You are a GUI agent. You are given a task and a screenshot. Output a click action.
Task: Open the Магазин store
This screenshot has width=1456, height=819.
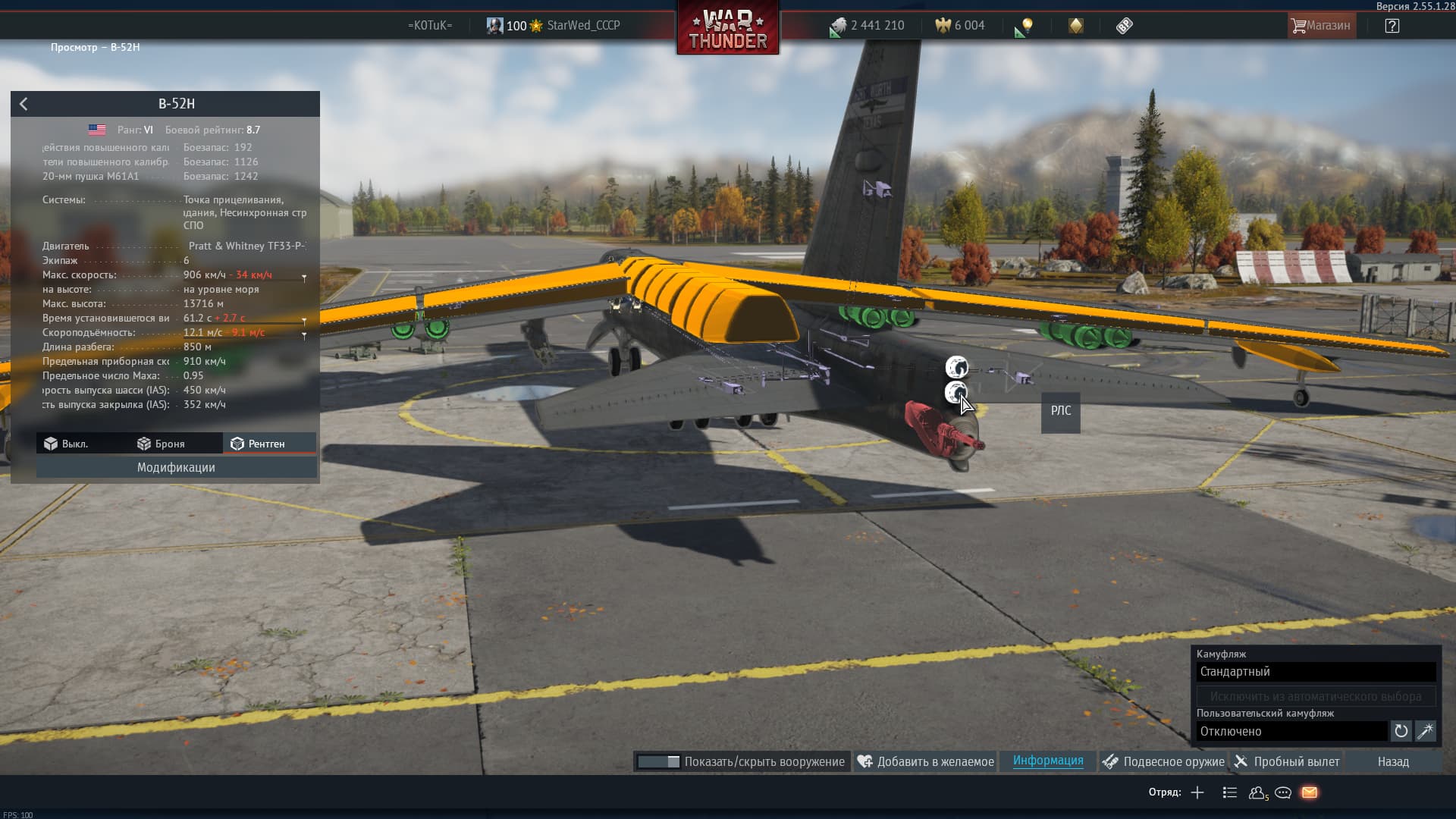[x=1320, y=26]
